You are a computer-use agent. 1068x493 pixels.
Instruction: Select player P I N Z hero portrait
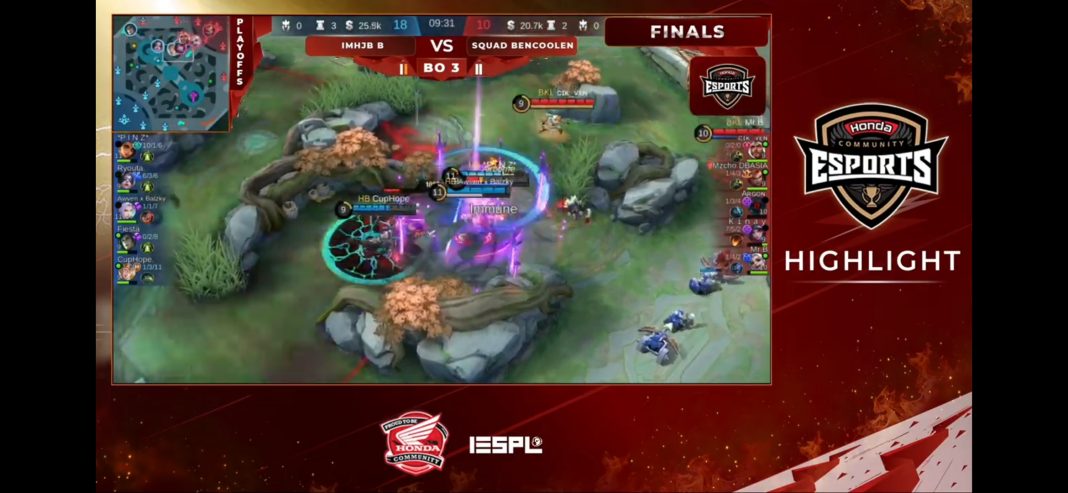(127, 152)
